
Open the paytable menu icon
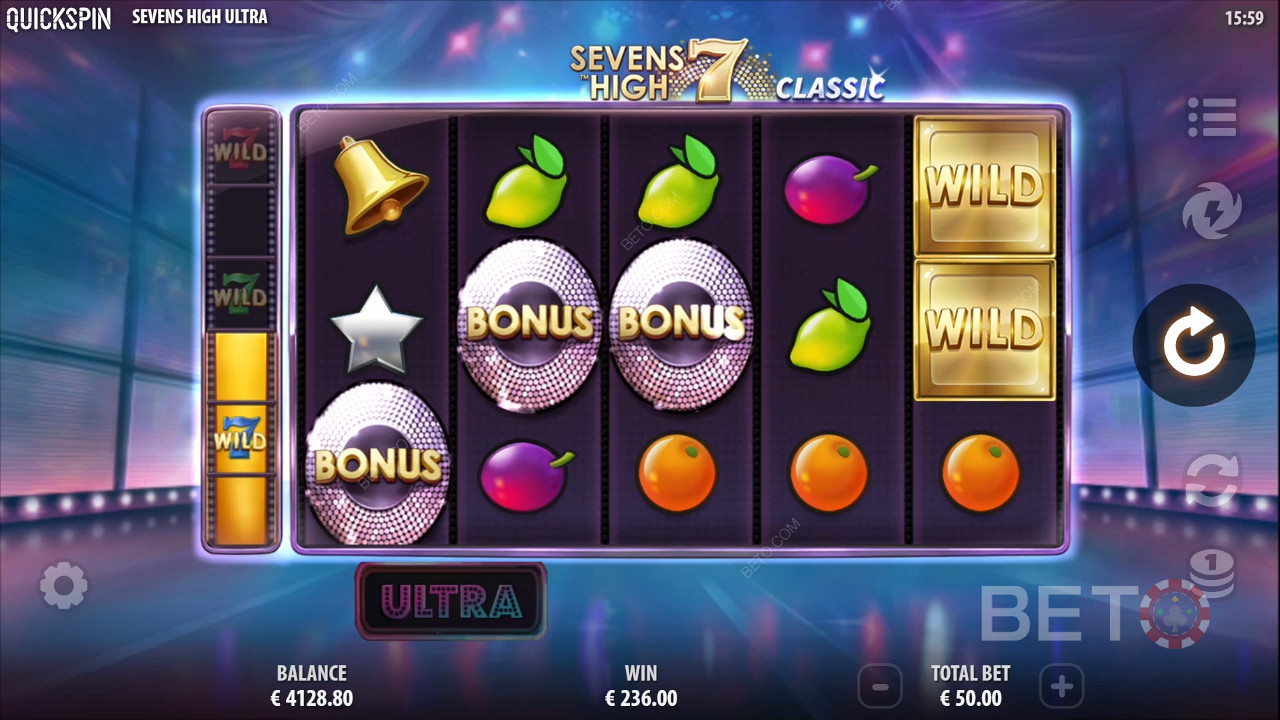1211,118
